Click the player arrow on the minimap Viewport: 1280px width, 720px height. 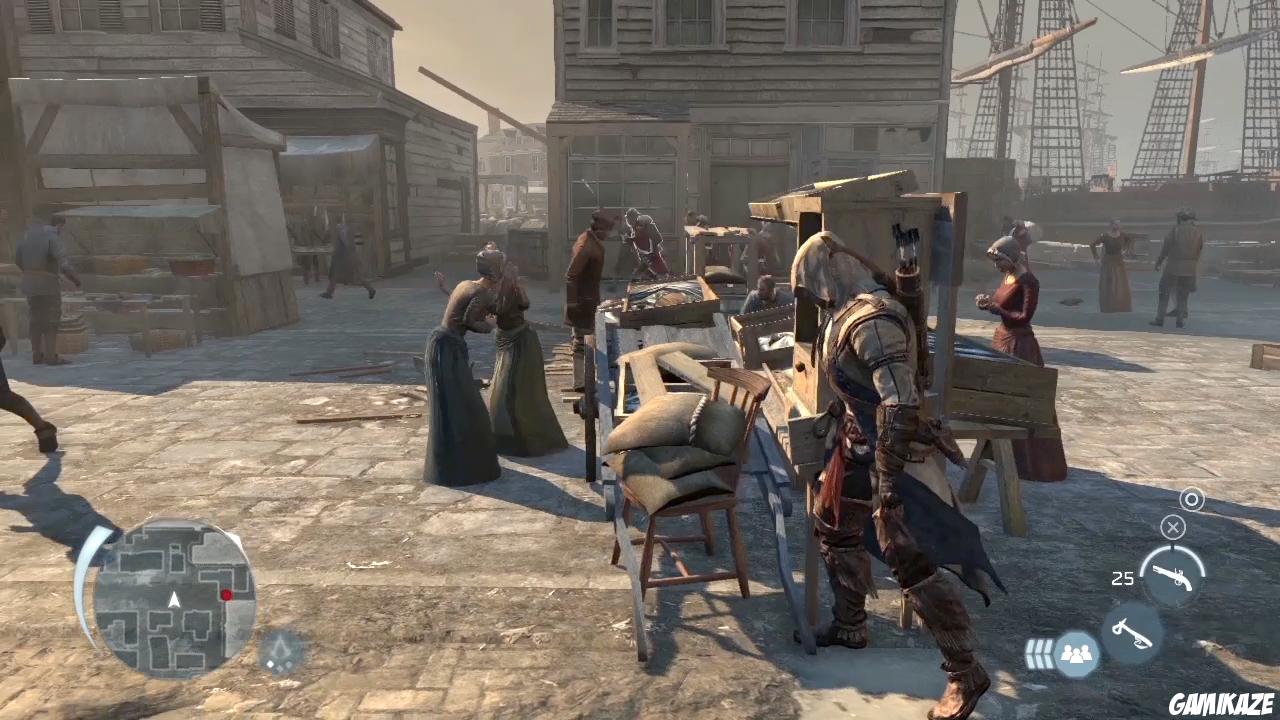click(174, 600)
